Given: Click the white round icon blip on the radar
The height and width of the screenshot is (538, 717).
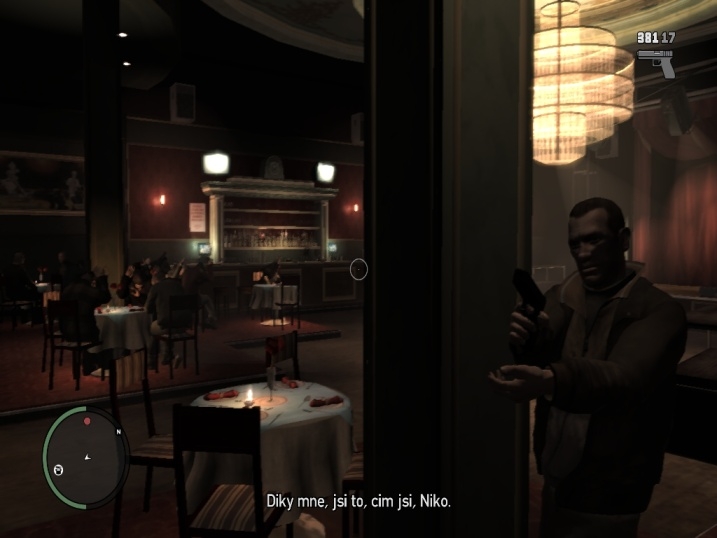Looking at the screenshot, I should pos(58,468).
